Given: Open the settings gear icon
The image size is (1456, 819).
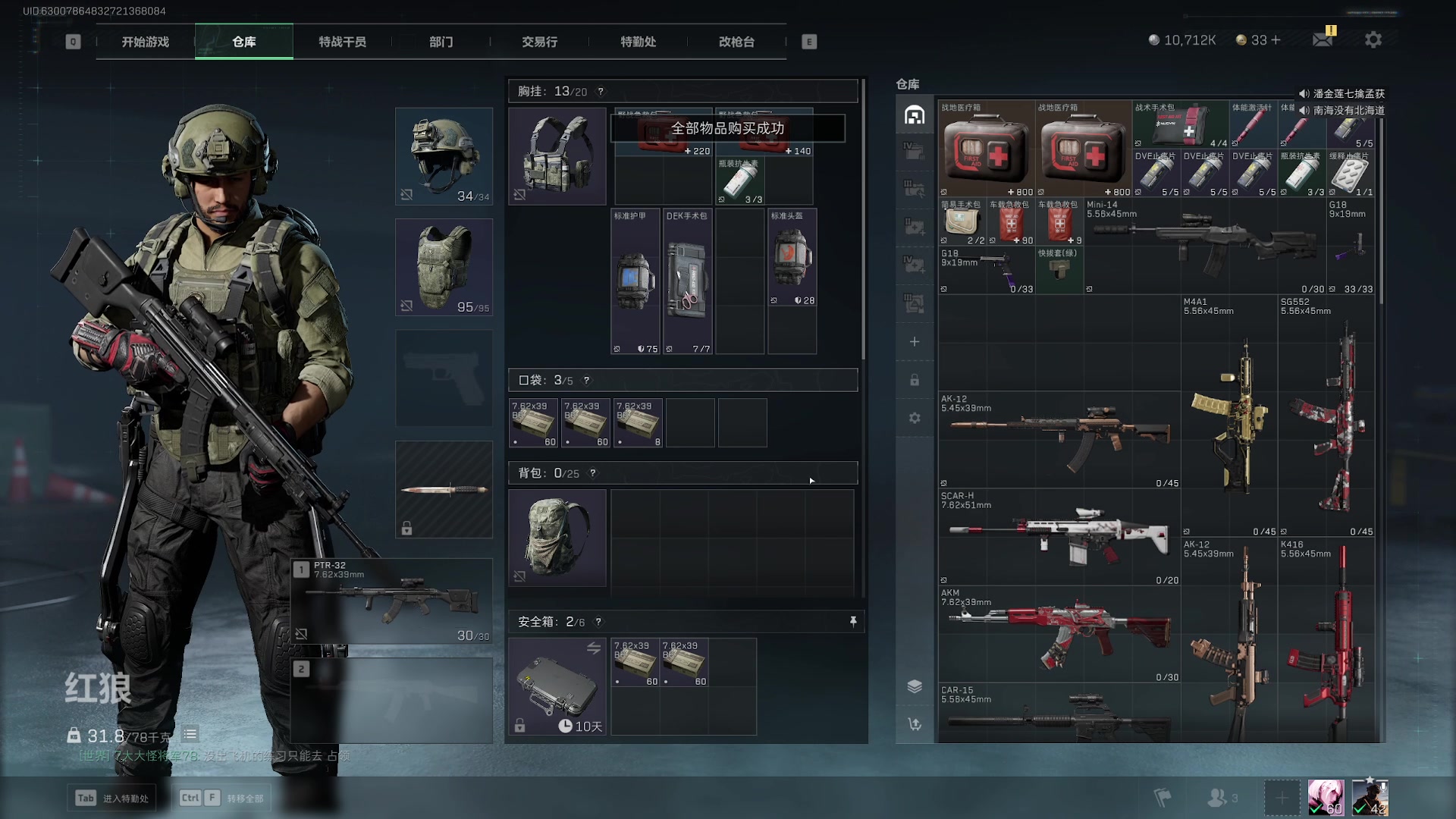Looking at the screenshot, I should coord(1373,40).
